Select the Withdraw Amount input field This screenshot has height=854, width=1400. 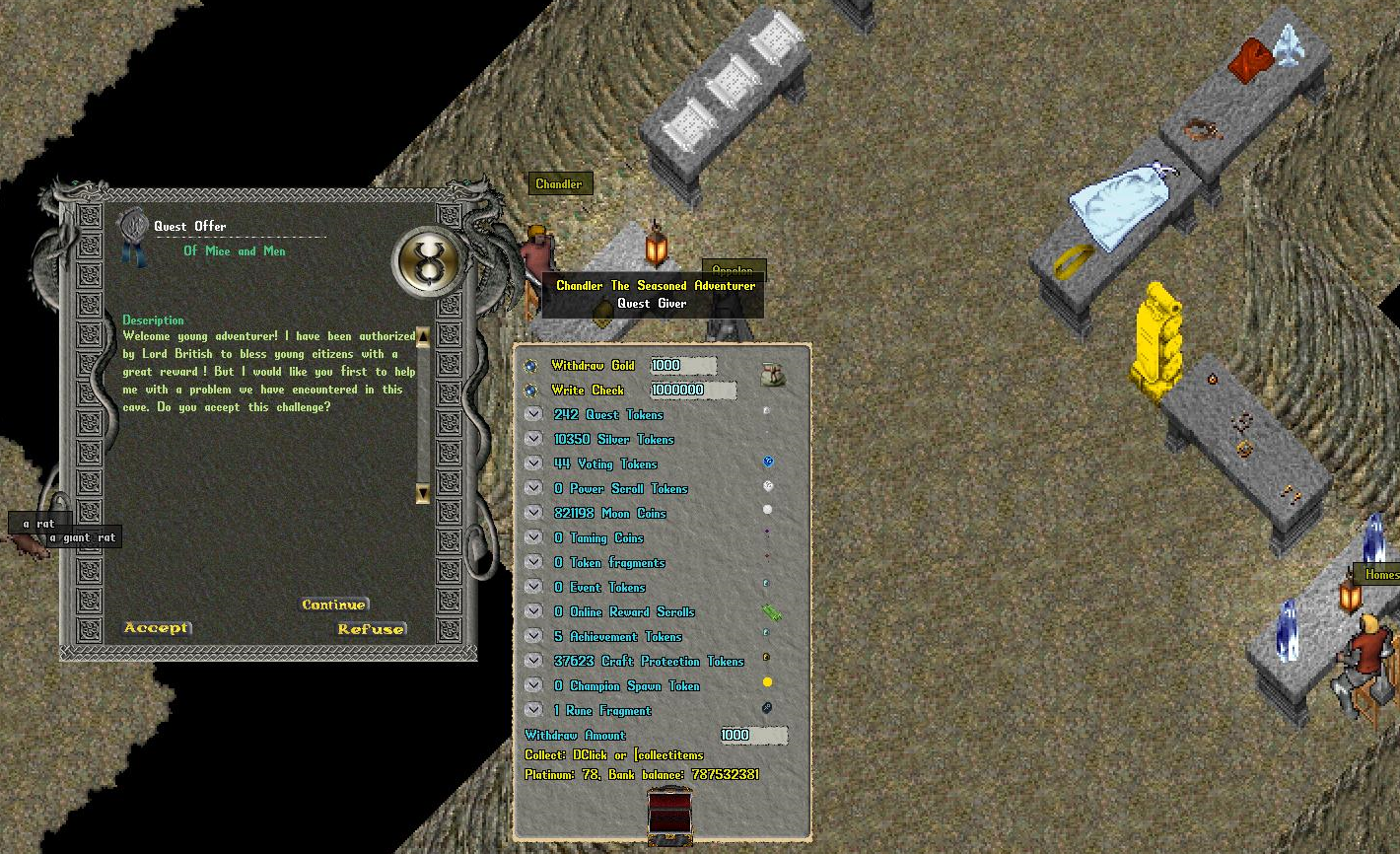752,736
